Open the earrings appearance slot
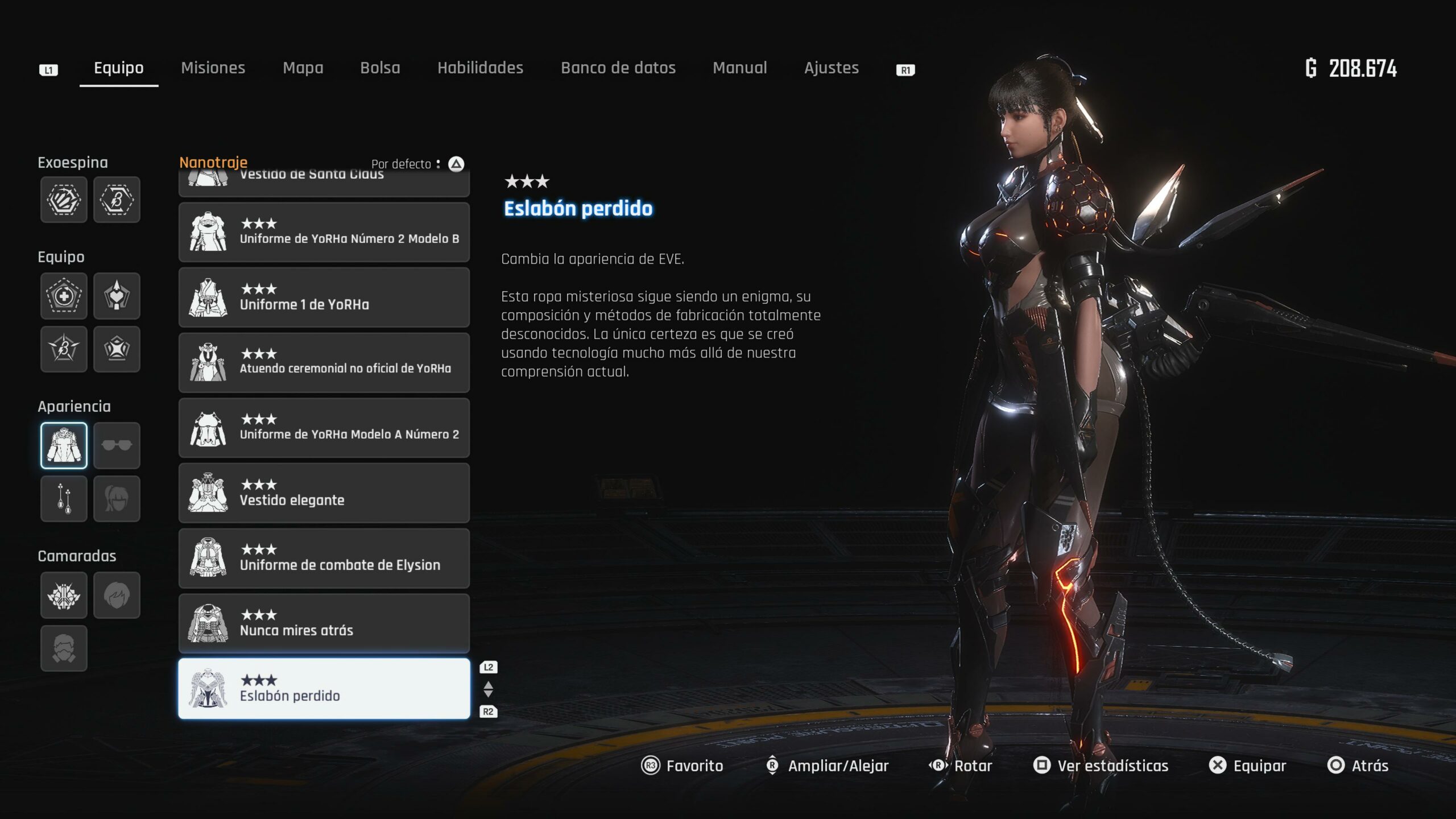 pos(64,499)
